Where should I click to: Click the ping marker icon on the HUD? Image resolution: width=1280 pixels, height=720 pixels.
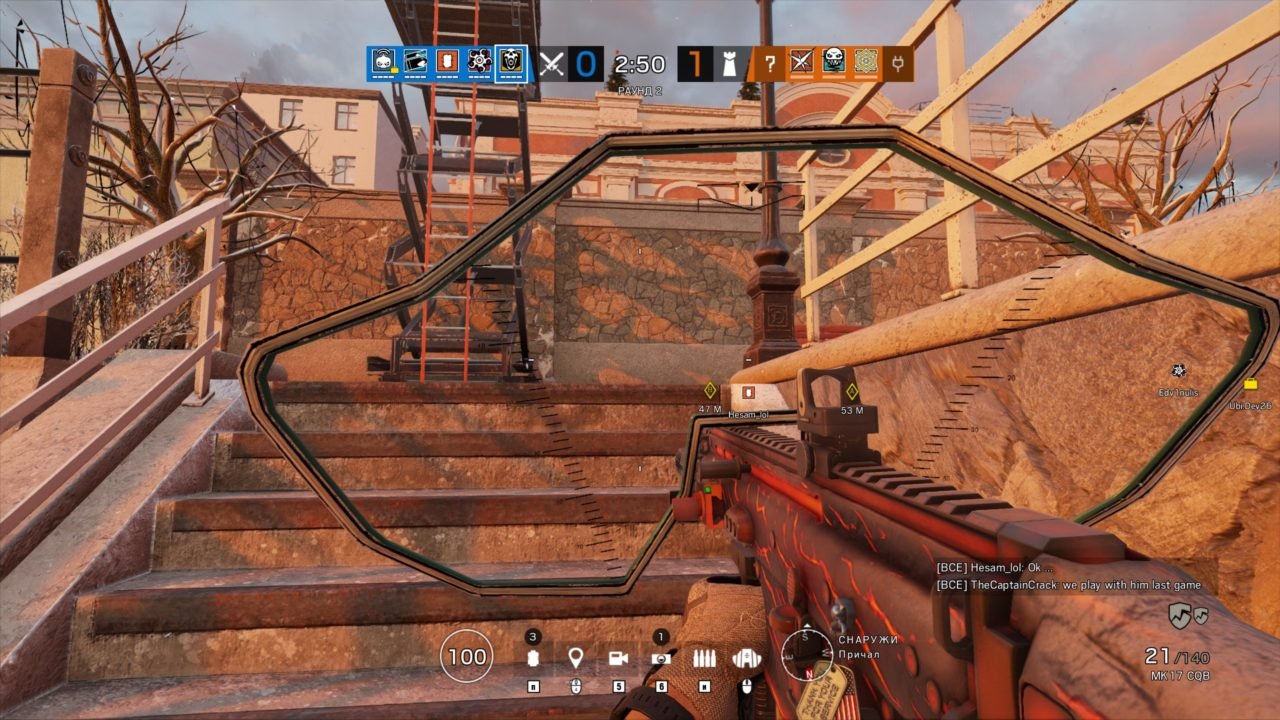point(576,655)
